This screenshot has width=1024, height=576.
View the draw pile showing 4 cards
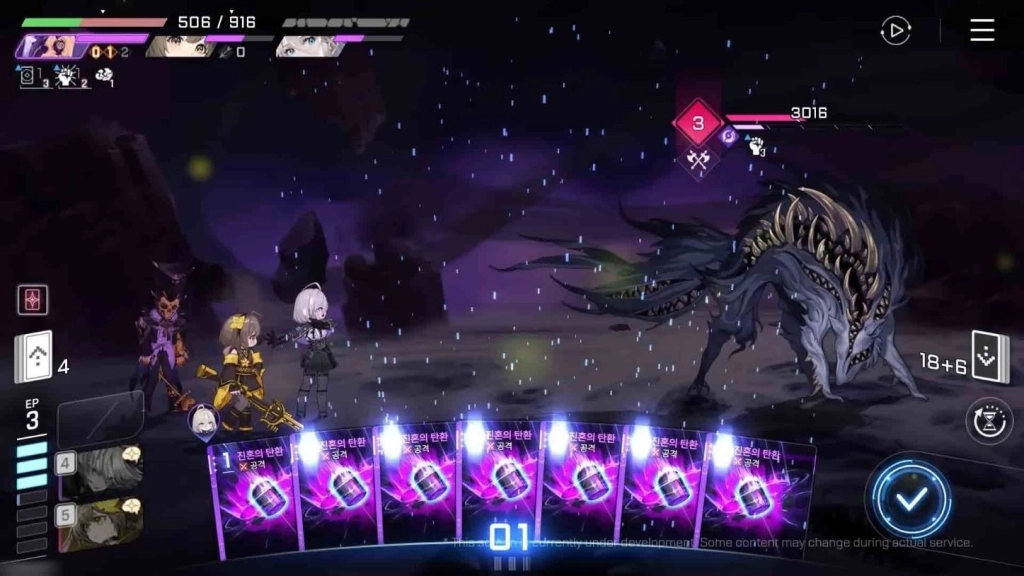[33, 358]
